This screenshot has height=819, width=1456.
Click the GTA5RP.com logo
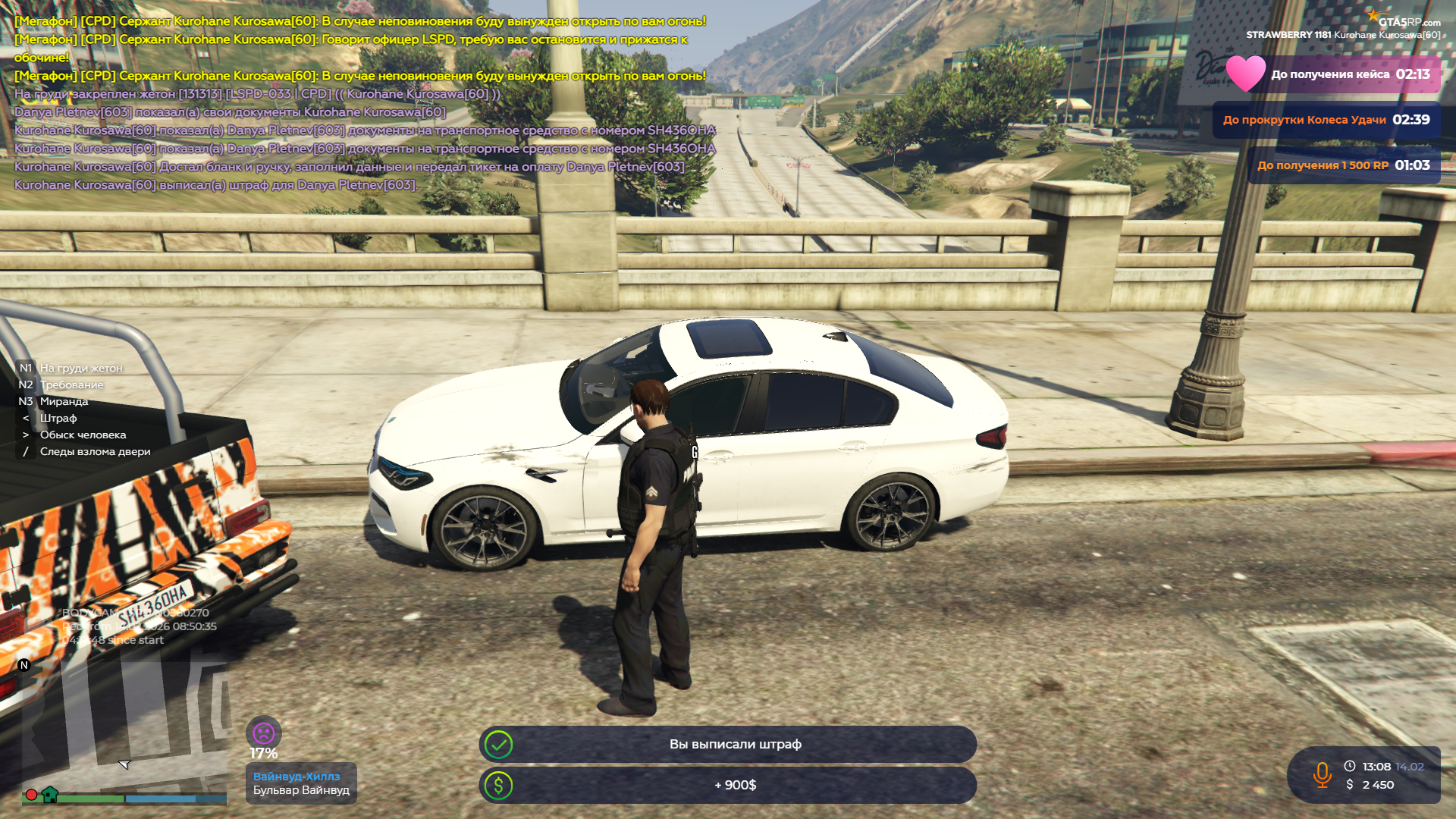click(x=1404, y=20)
